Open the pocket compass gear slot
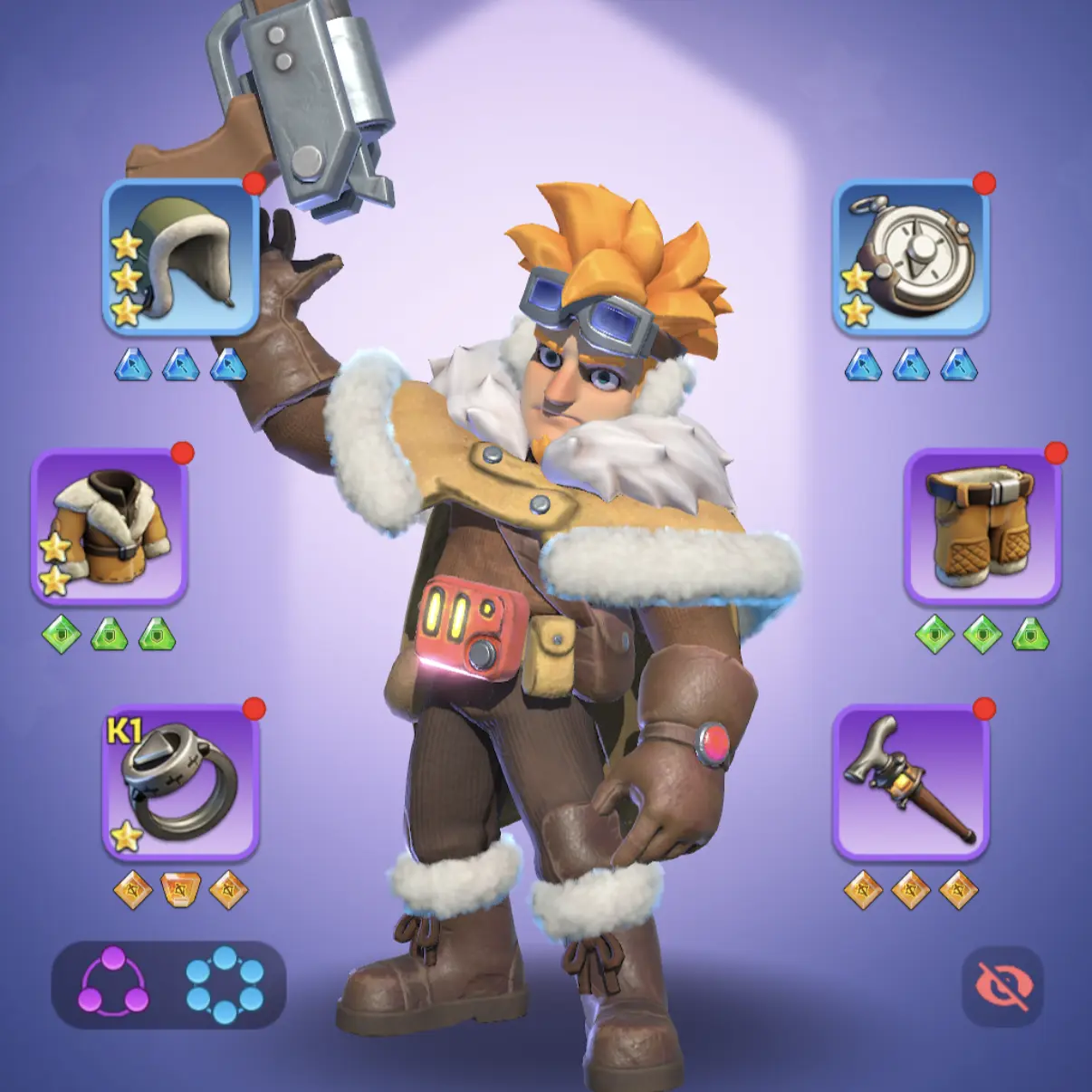 (x=910, y=257)
